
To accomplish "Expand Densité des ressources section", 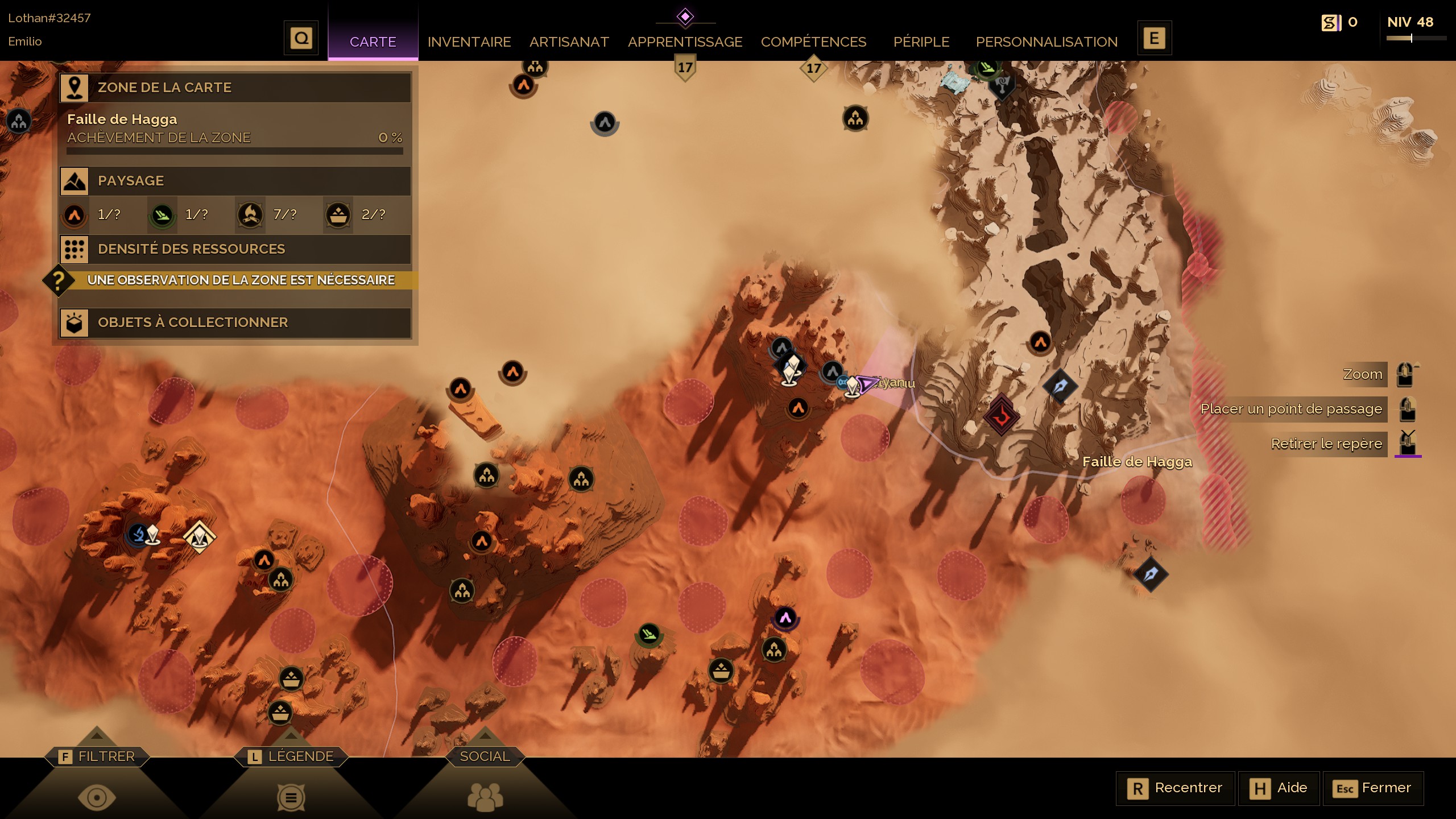I will click(235, 249).
